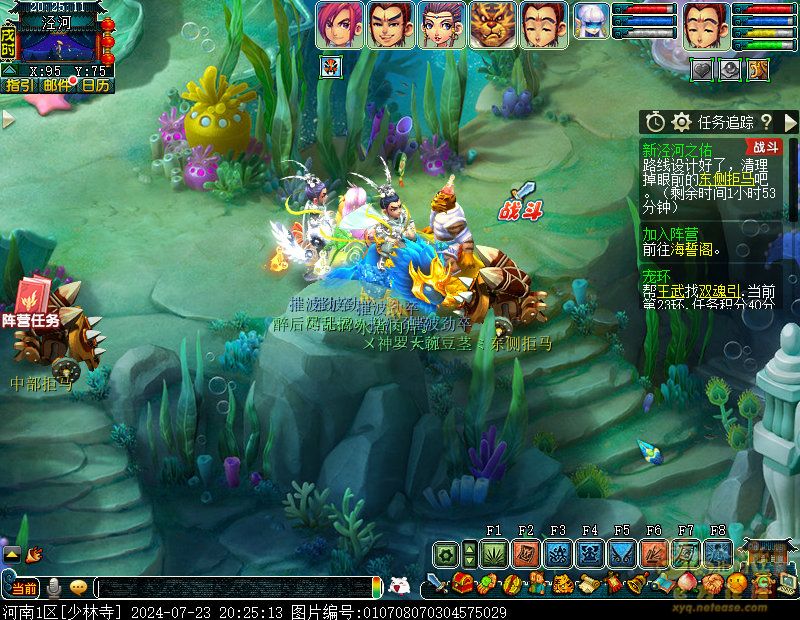
Task: Open the 日历 calendar button
Action: (x=95, y=85)
